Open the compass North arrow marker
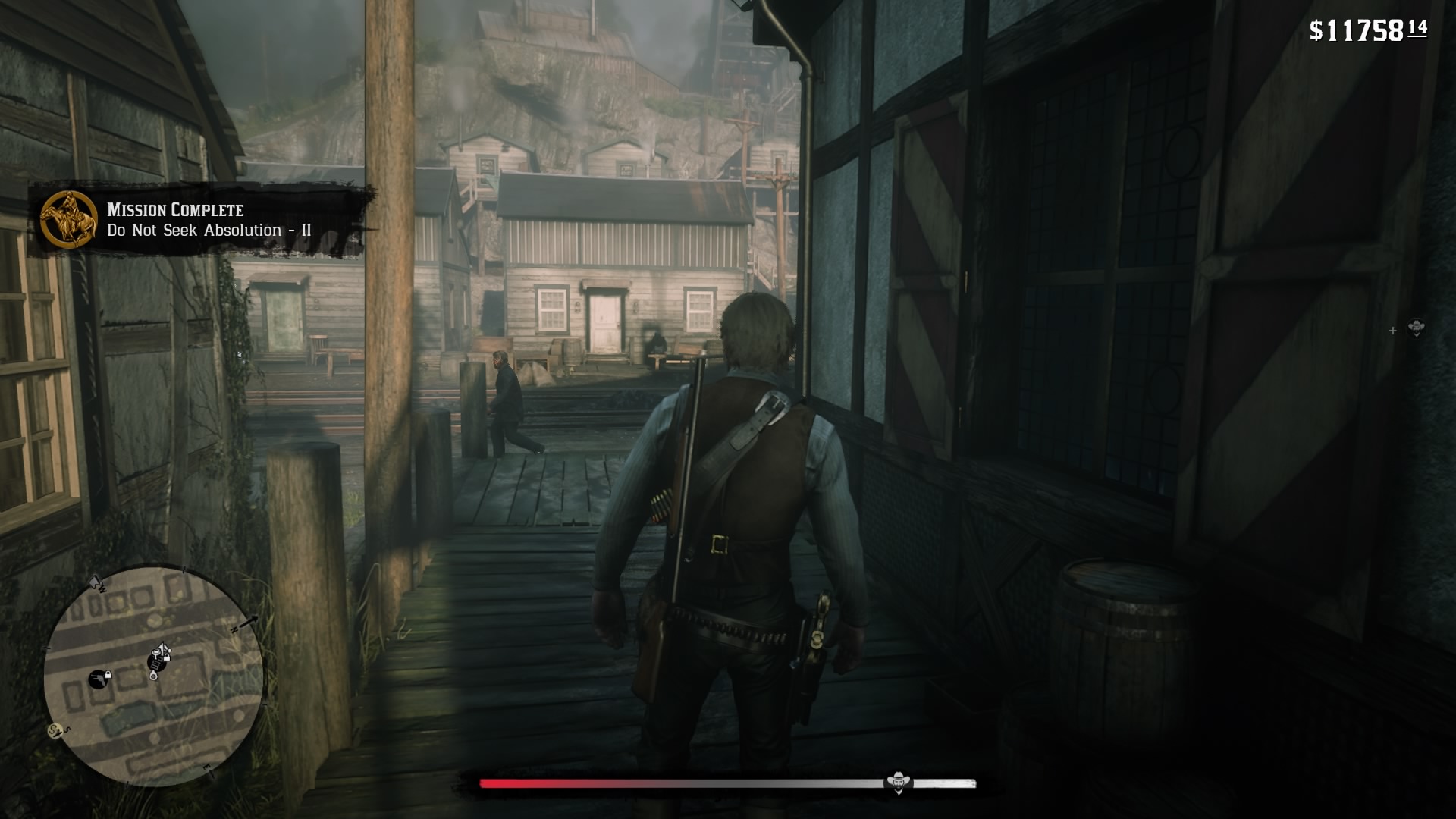The width and height of the screenshot is (1456, 819). (x=248, y=623)
